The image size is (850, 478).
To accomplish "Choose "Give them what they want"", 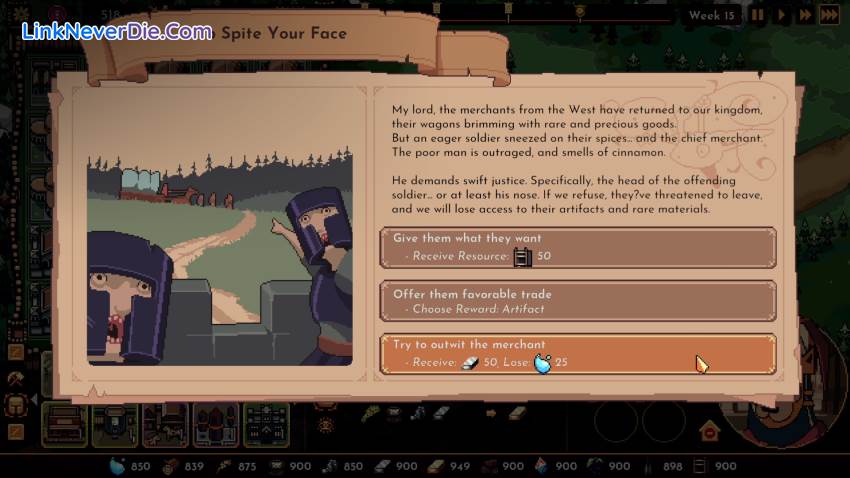I will click(578, 247).
